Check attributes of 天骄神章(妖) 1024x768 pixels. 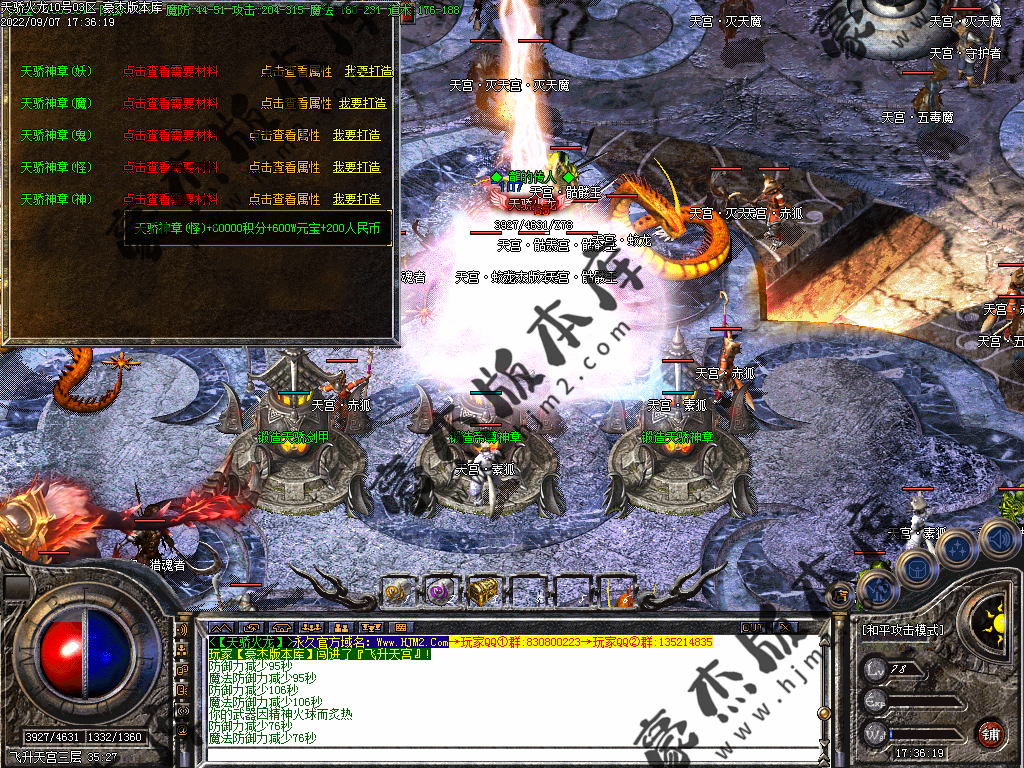pos(296,71)
